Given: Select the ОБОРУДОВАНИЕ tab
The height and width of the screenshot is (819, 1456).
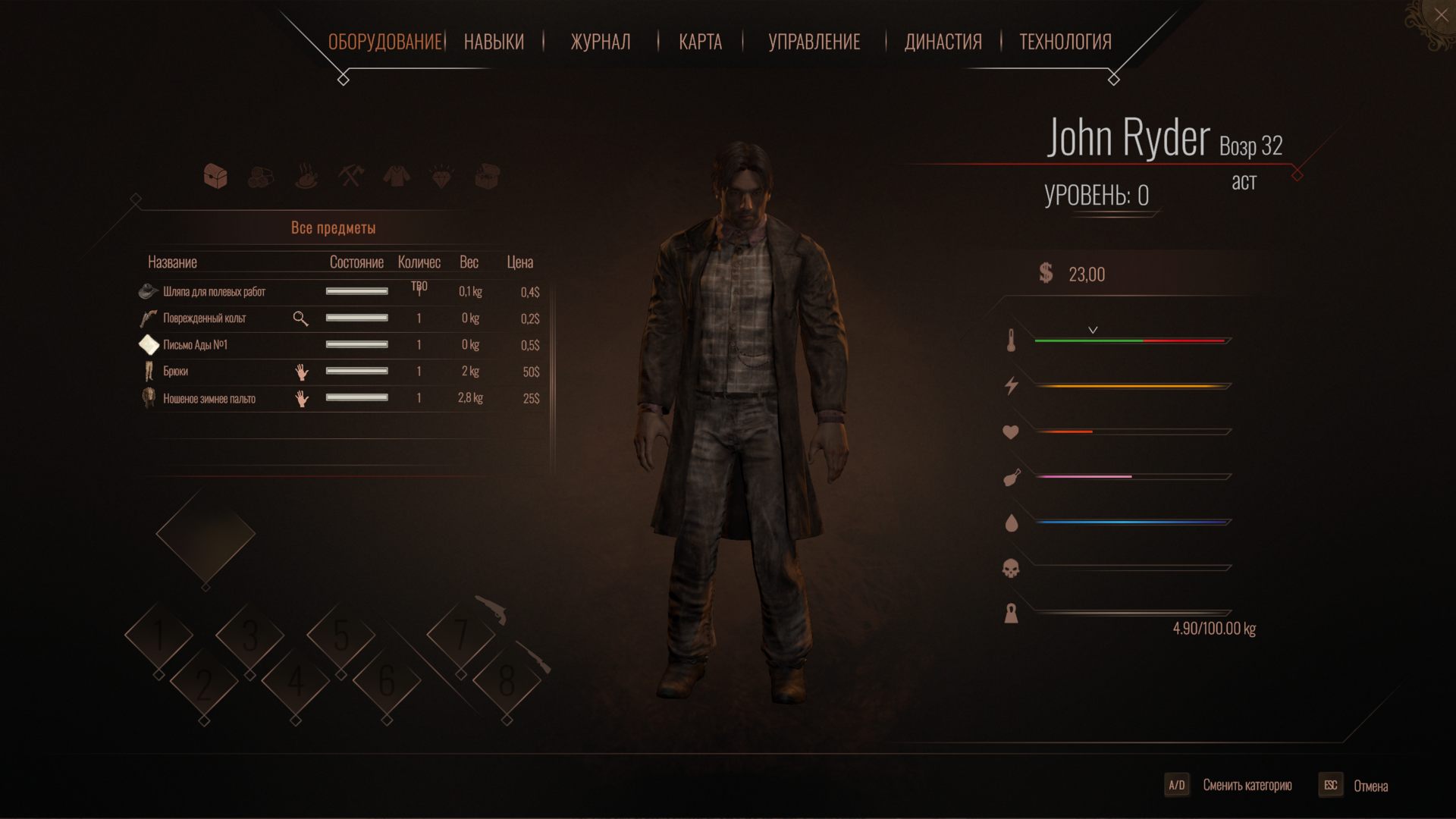Looking at the screenshot, I should click(x=384, y=42).
